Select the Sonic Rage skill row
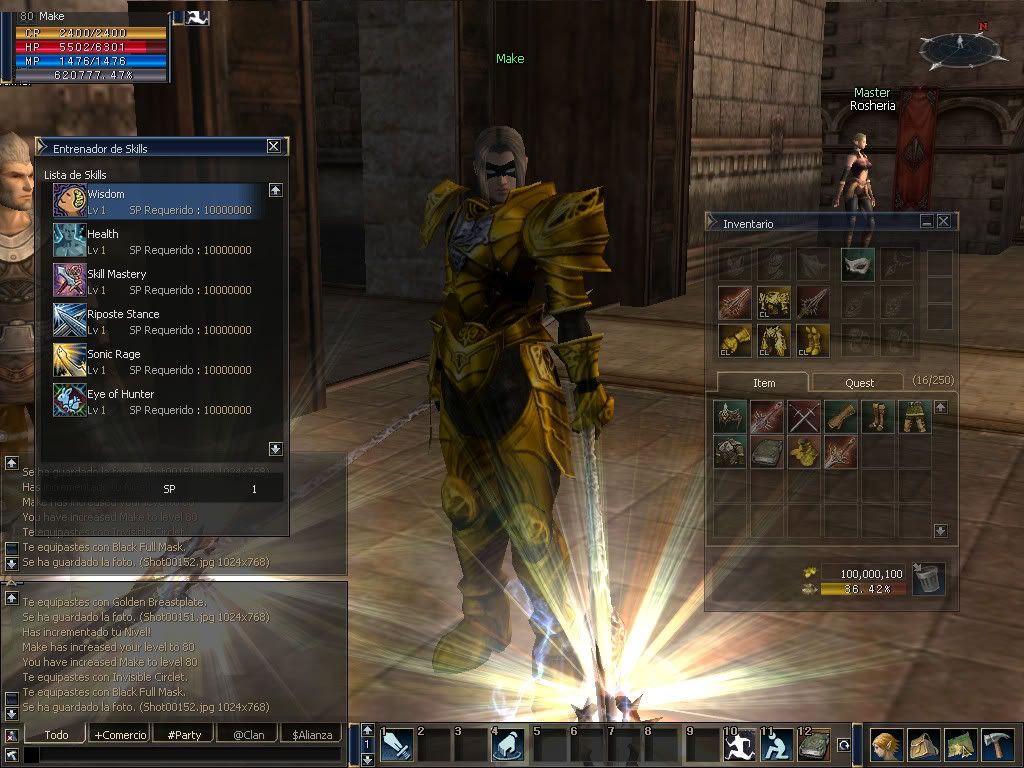The image size is (1024, 768). click(x=160, y=361)
